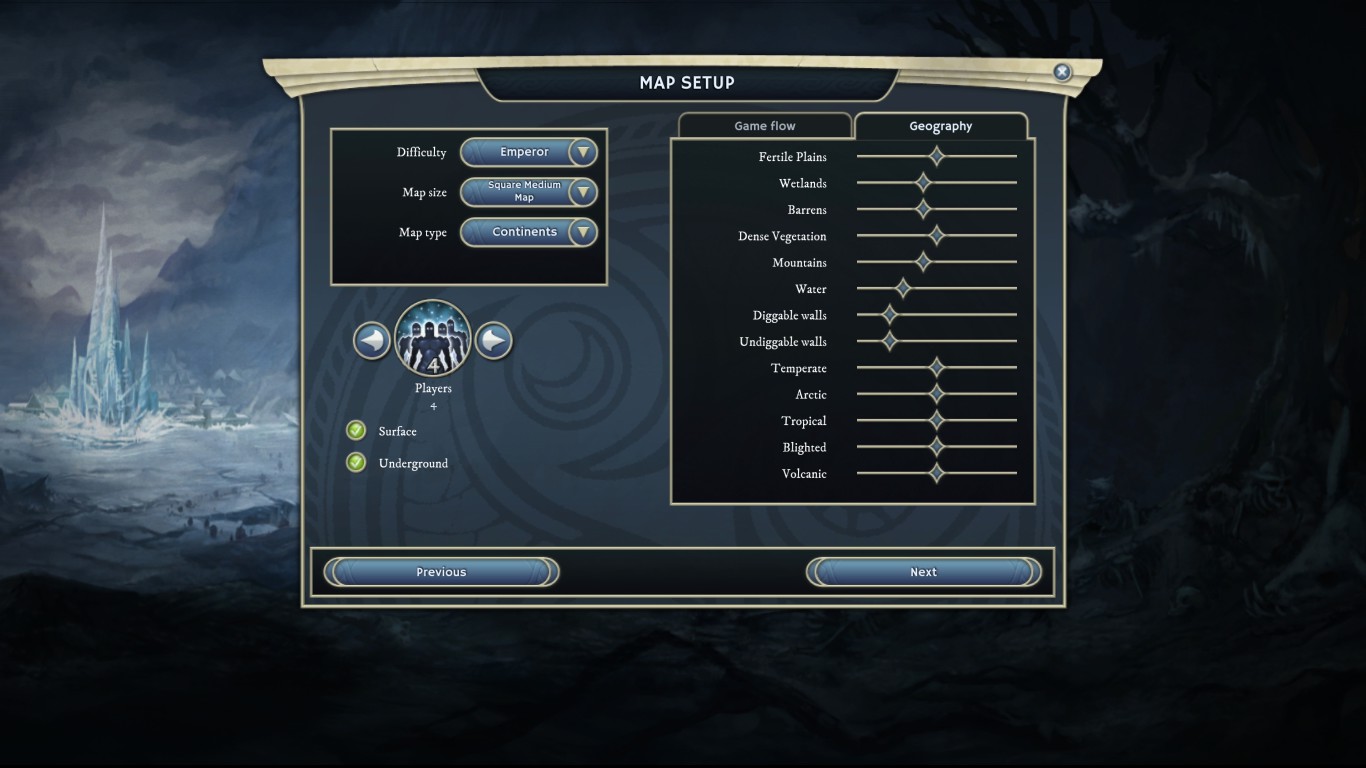
Task: Increase the number of players
Action: [493, 340]
